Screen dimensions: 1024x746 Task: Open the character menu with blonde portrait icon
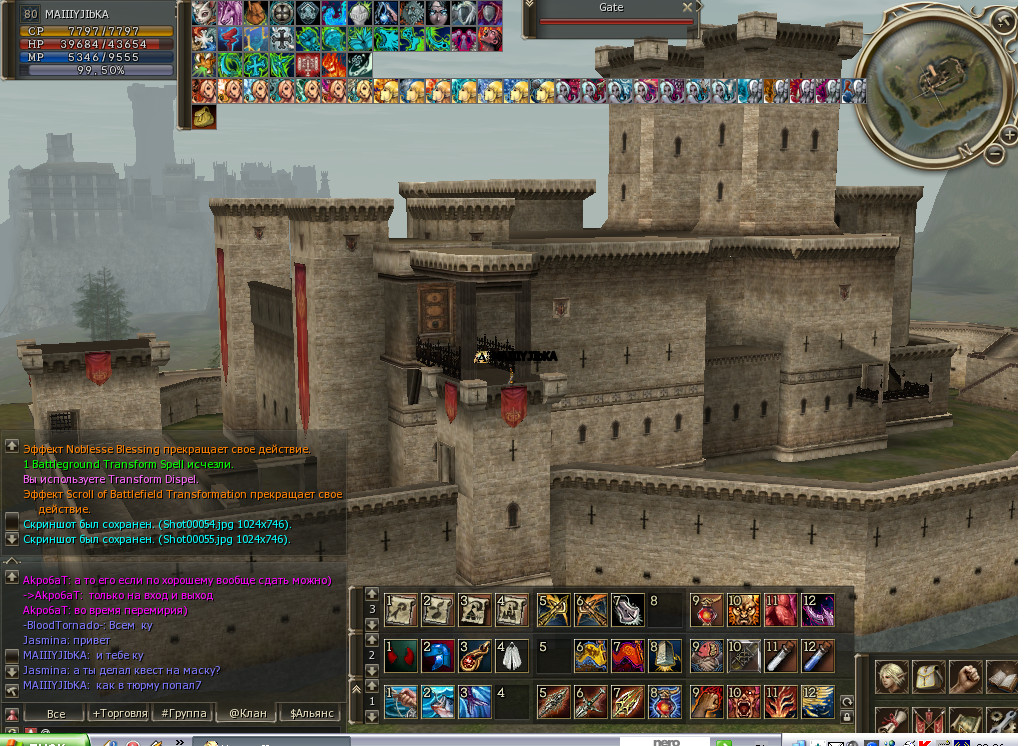tap(892, 677)
